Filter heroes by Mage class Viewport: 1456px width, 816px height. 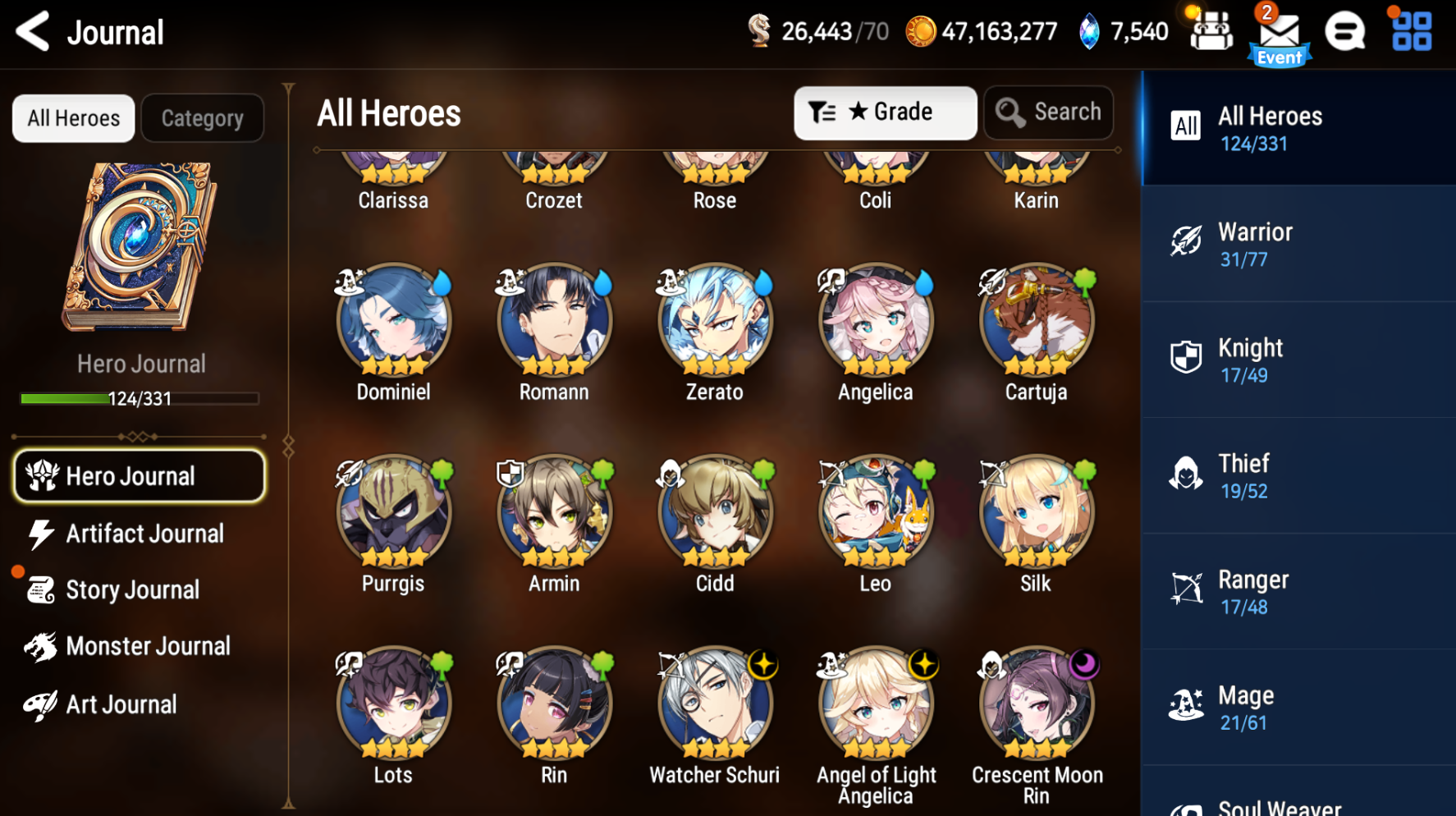click(1298, 708)
